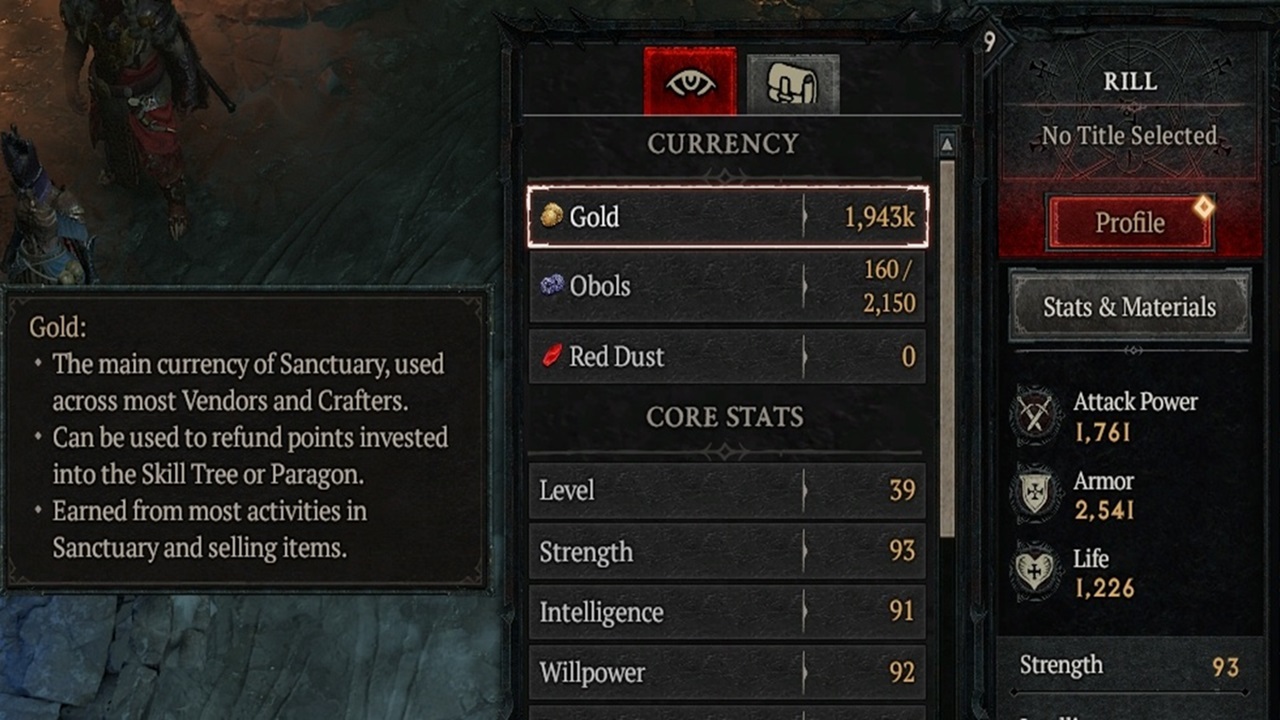This screenshot has height=720, width=1280.
Task: Click the Stats & Materials button
Action: click(1129, 307)
